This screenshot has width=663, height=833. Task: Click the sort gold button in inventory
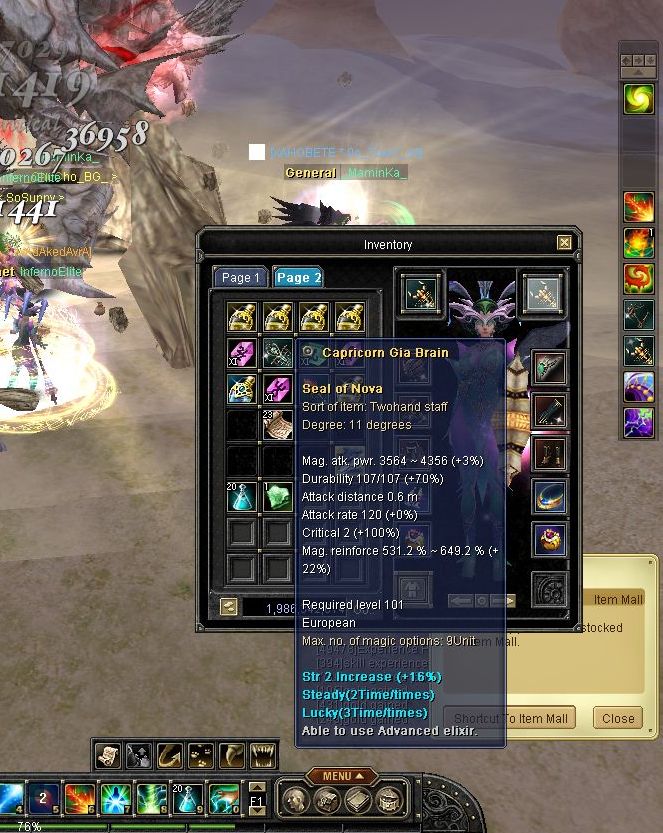pos(229,606)
